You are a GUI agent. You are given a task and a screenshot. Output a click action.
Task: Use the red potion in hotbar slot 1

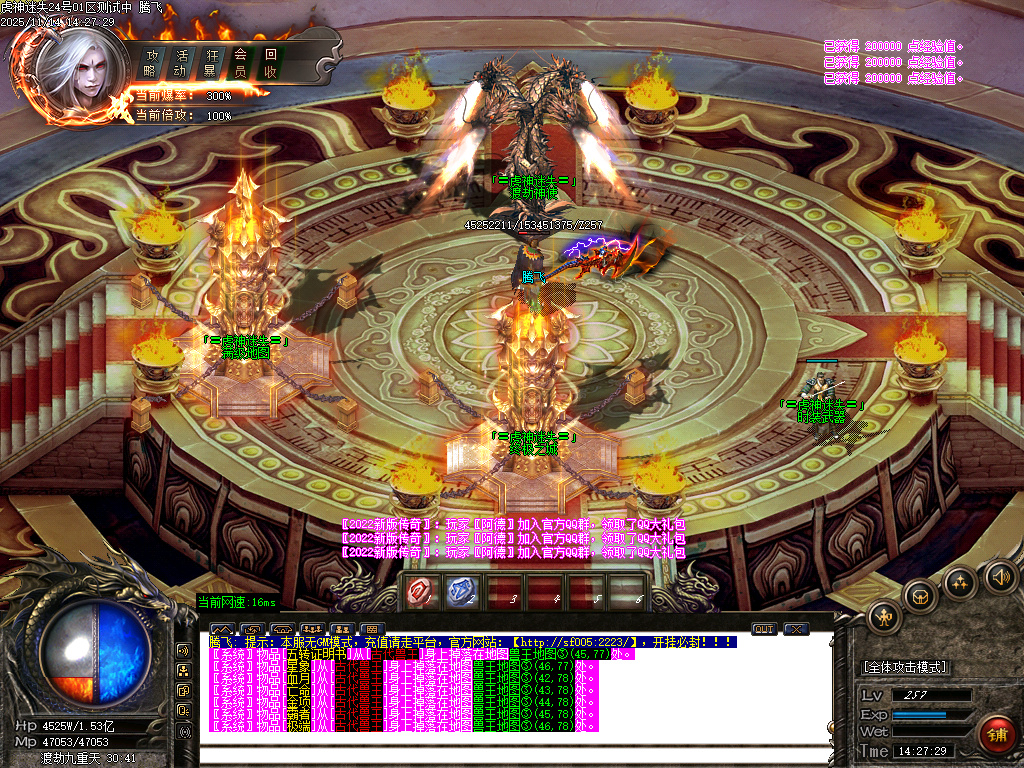click(x=419, y=592)
